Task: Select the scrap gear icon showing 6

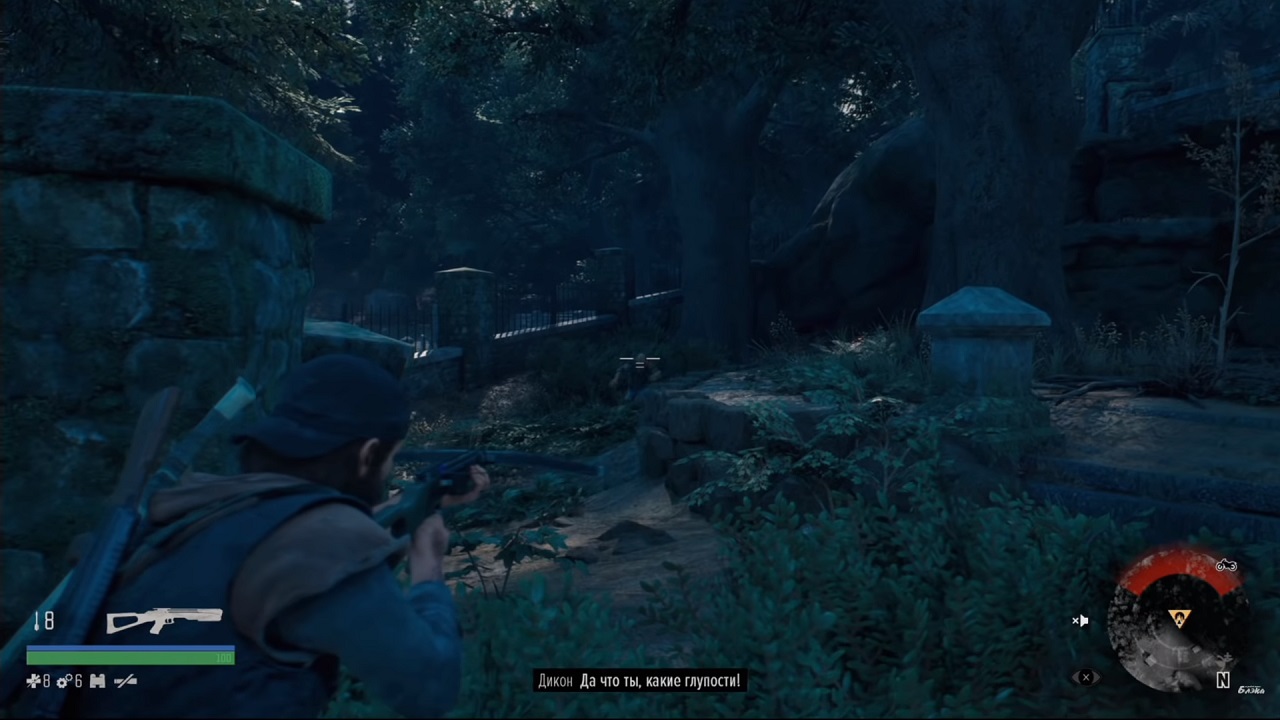Action: coord(65,681)
